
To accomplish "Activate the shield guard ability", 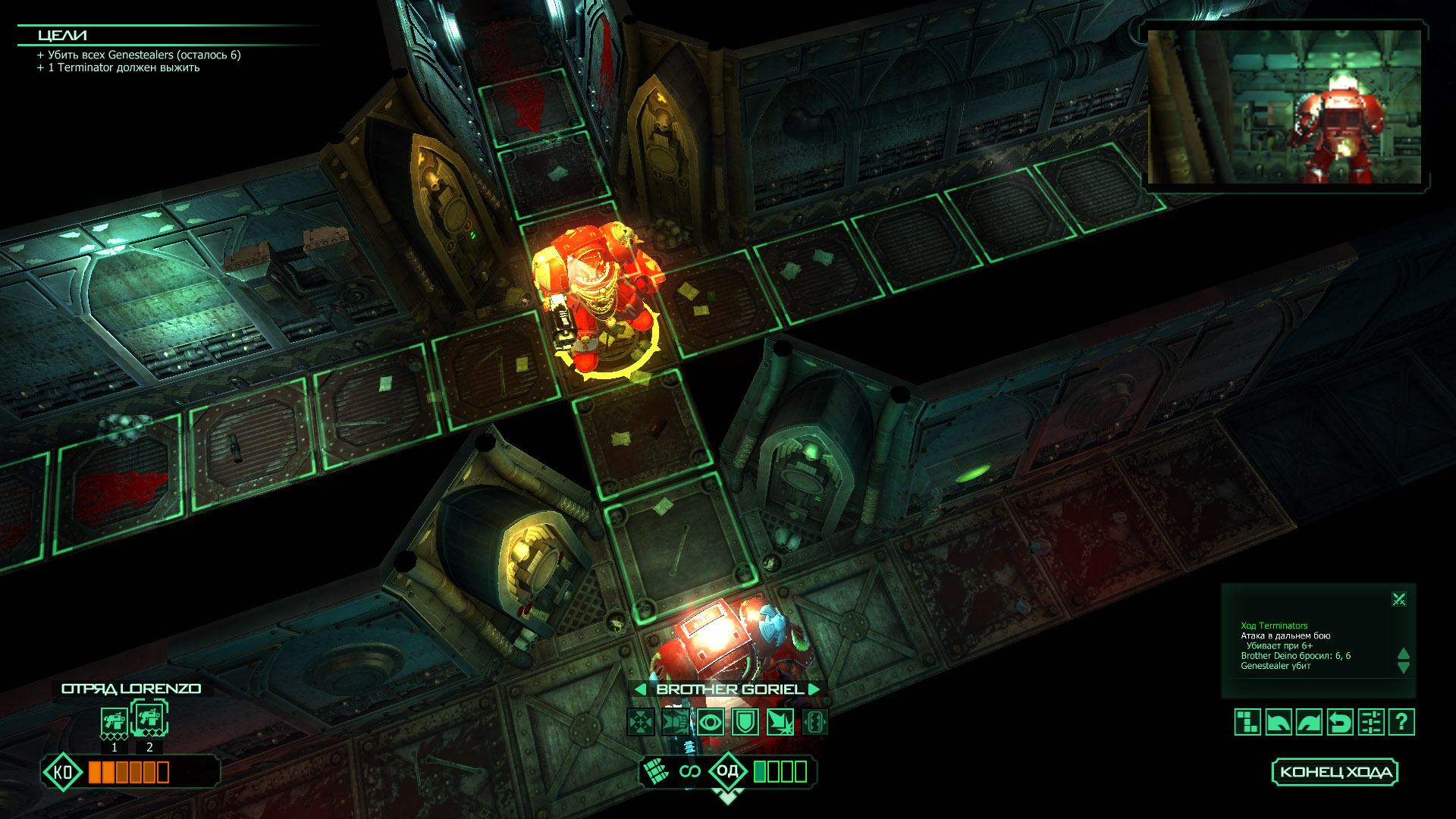I will (745, 722).
